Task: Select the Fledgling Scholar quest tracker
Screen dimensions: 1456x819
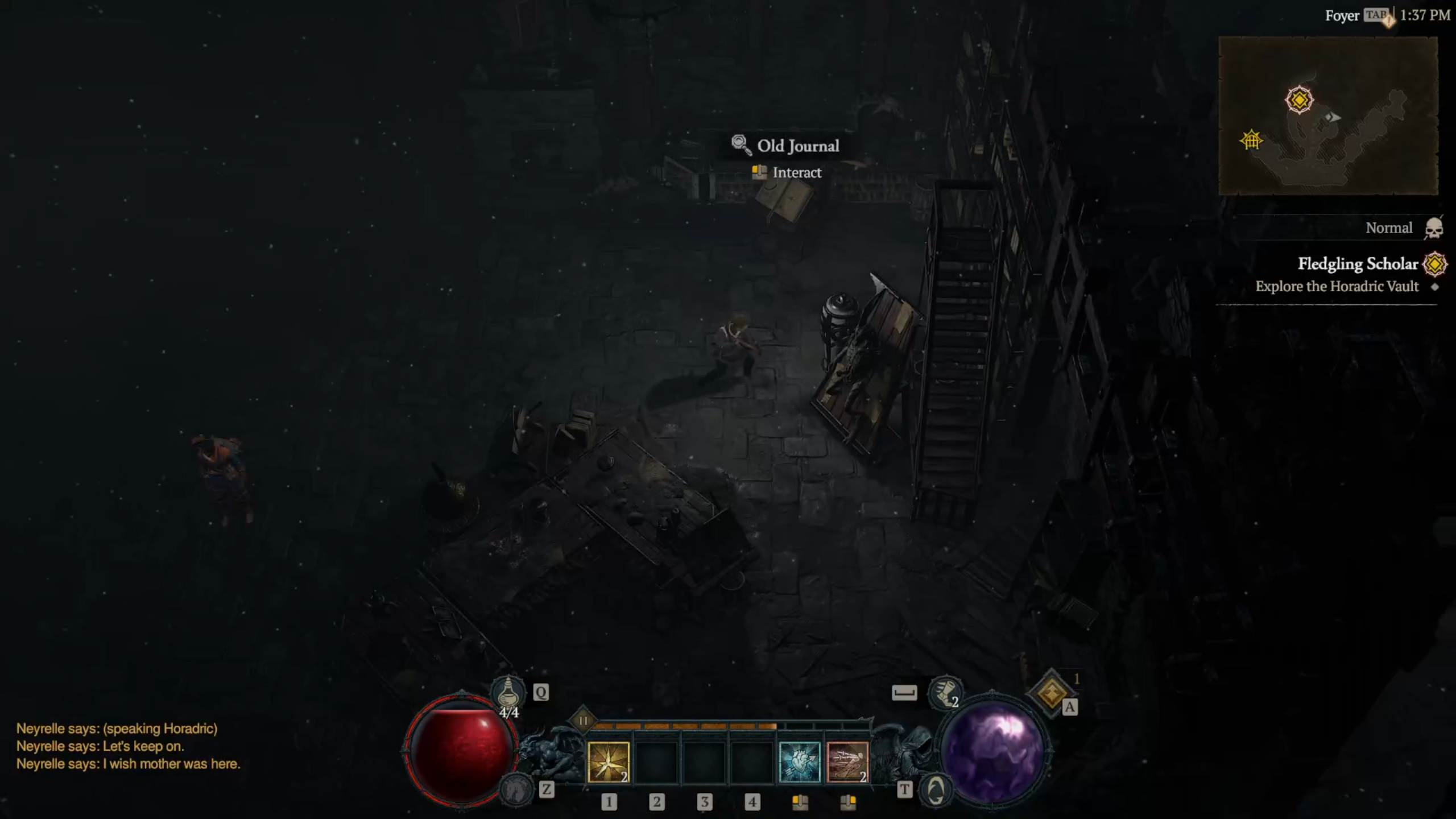Action: click(x=1358, y=264)
